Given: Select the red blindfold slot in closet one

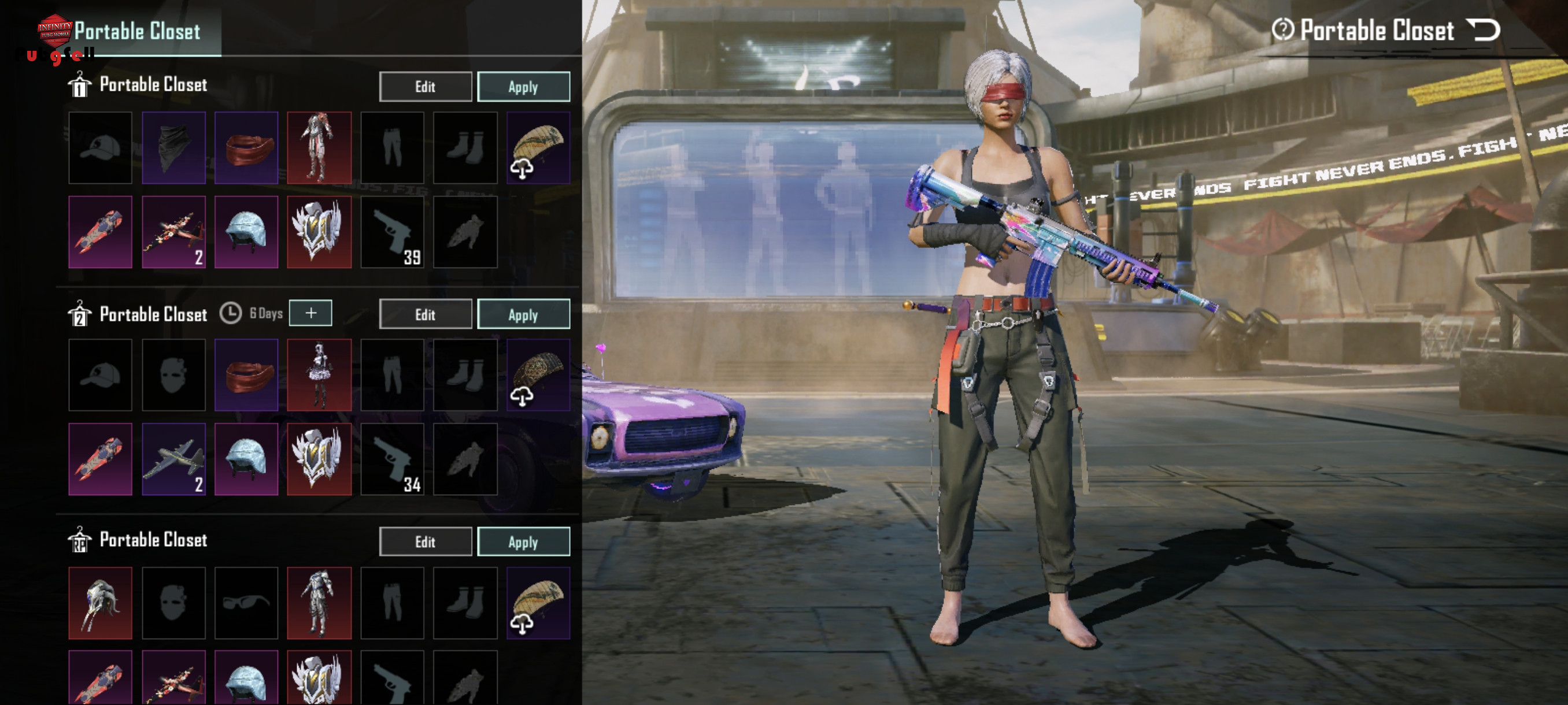Looking at the screenshot, I should (246, 147).
